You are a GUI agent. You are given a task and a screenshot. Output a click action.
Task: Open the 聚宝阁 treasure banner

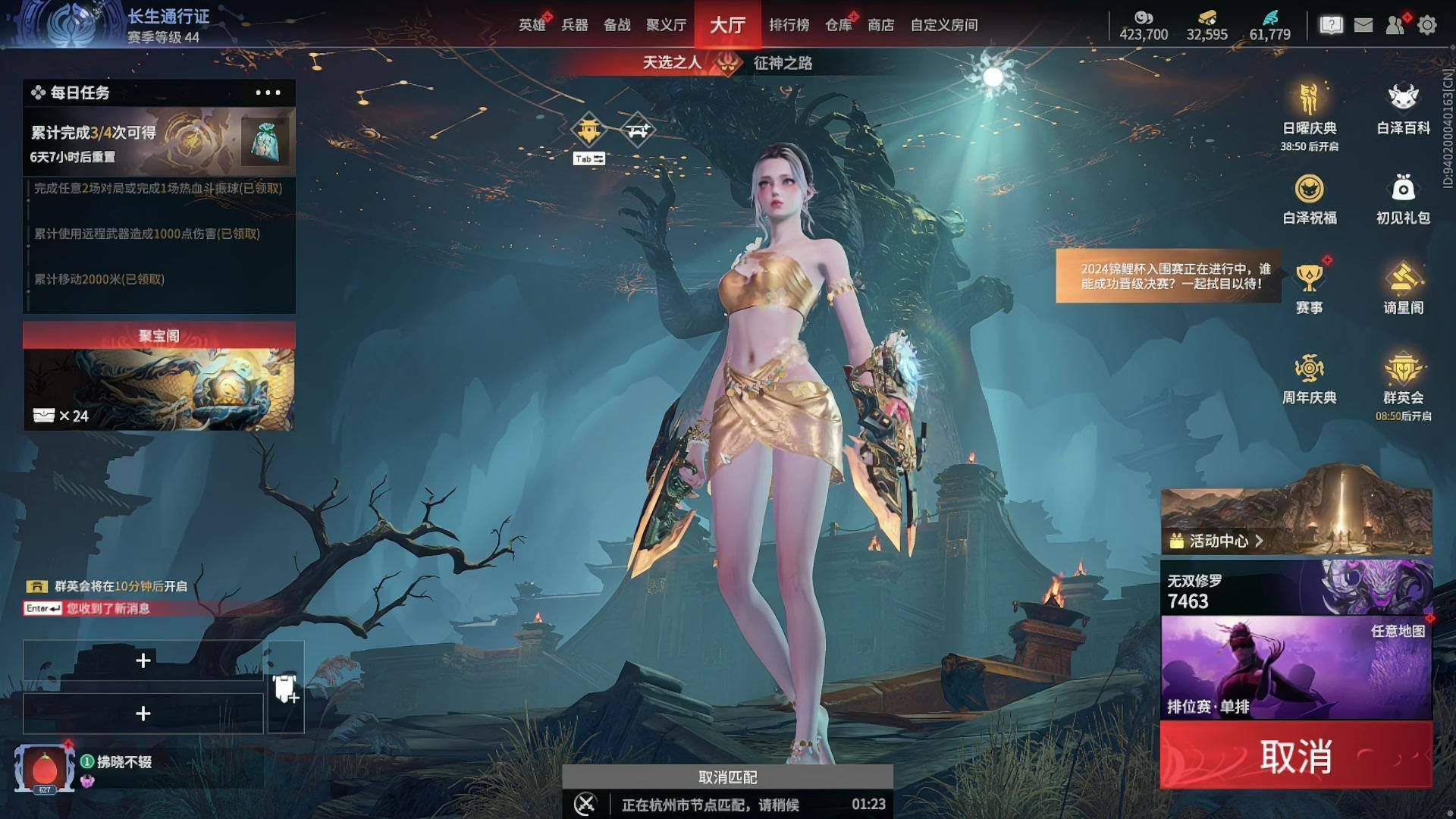tap(159, 377)
